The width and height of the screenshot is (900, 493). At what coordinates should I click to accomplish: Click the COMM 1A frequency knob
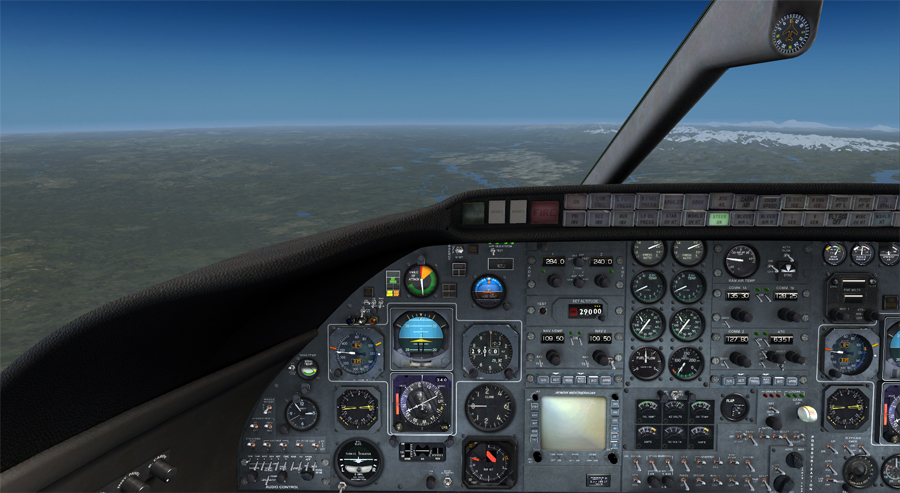740,314
